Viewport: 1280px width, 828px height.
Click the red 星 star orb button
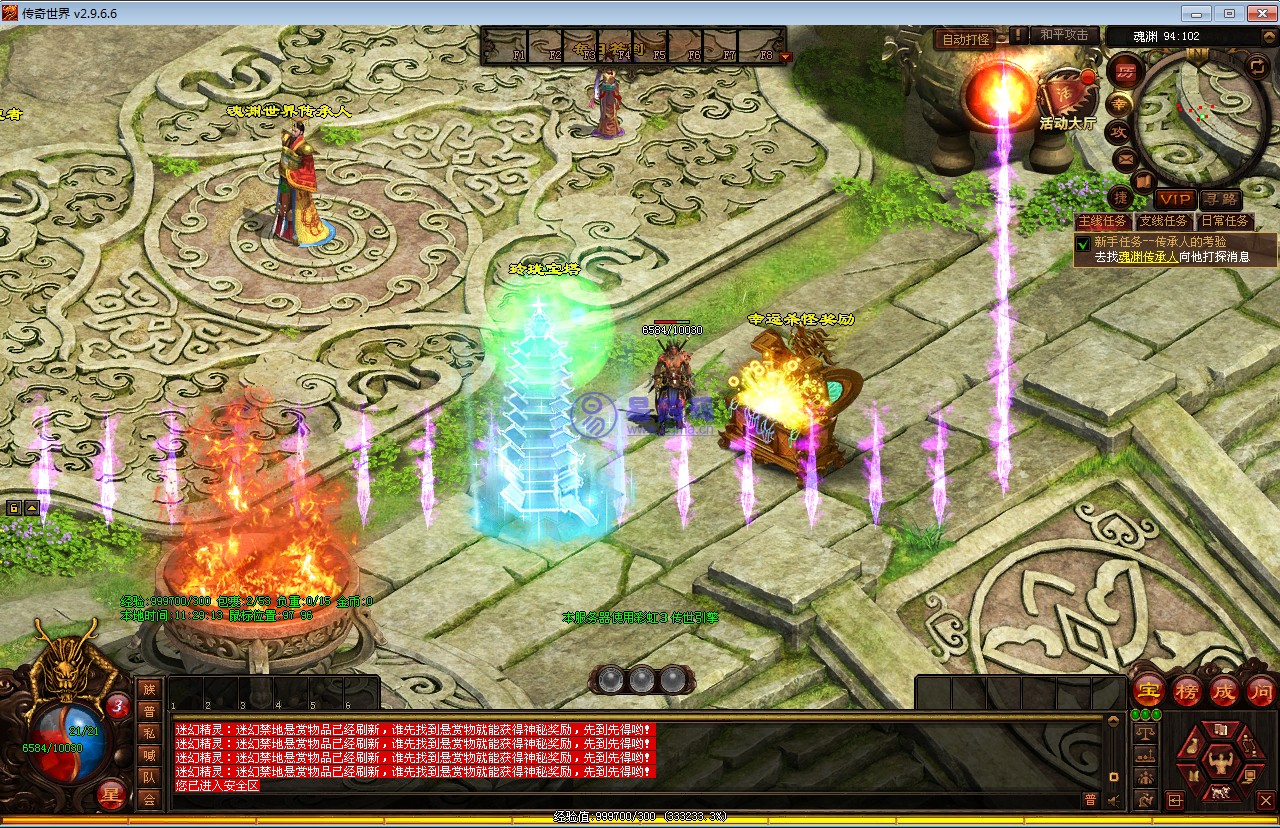pos(112,795)
